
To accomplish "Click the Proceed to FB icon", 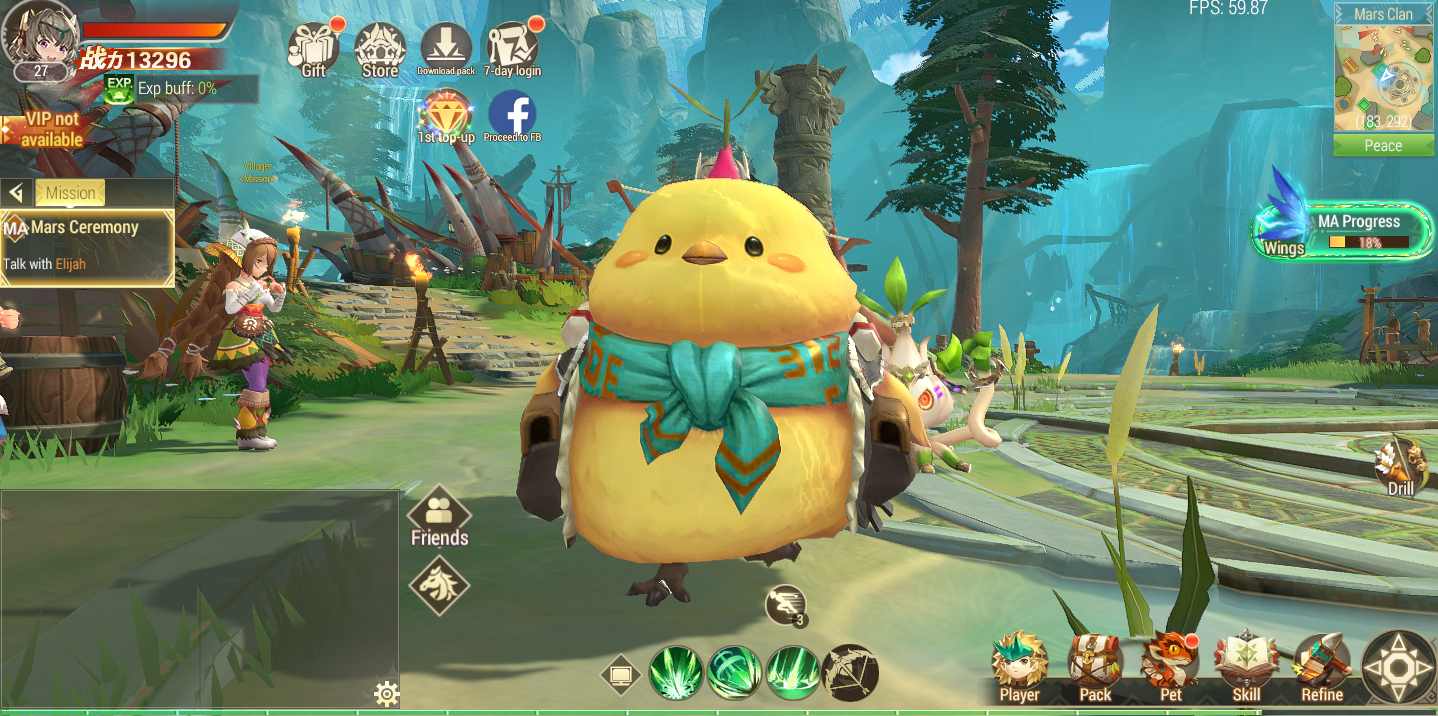I will [512, 115].
